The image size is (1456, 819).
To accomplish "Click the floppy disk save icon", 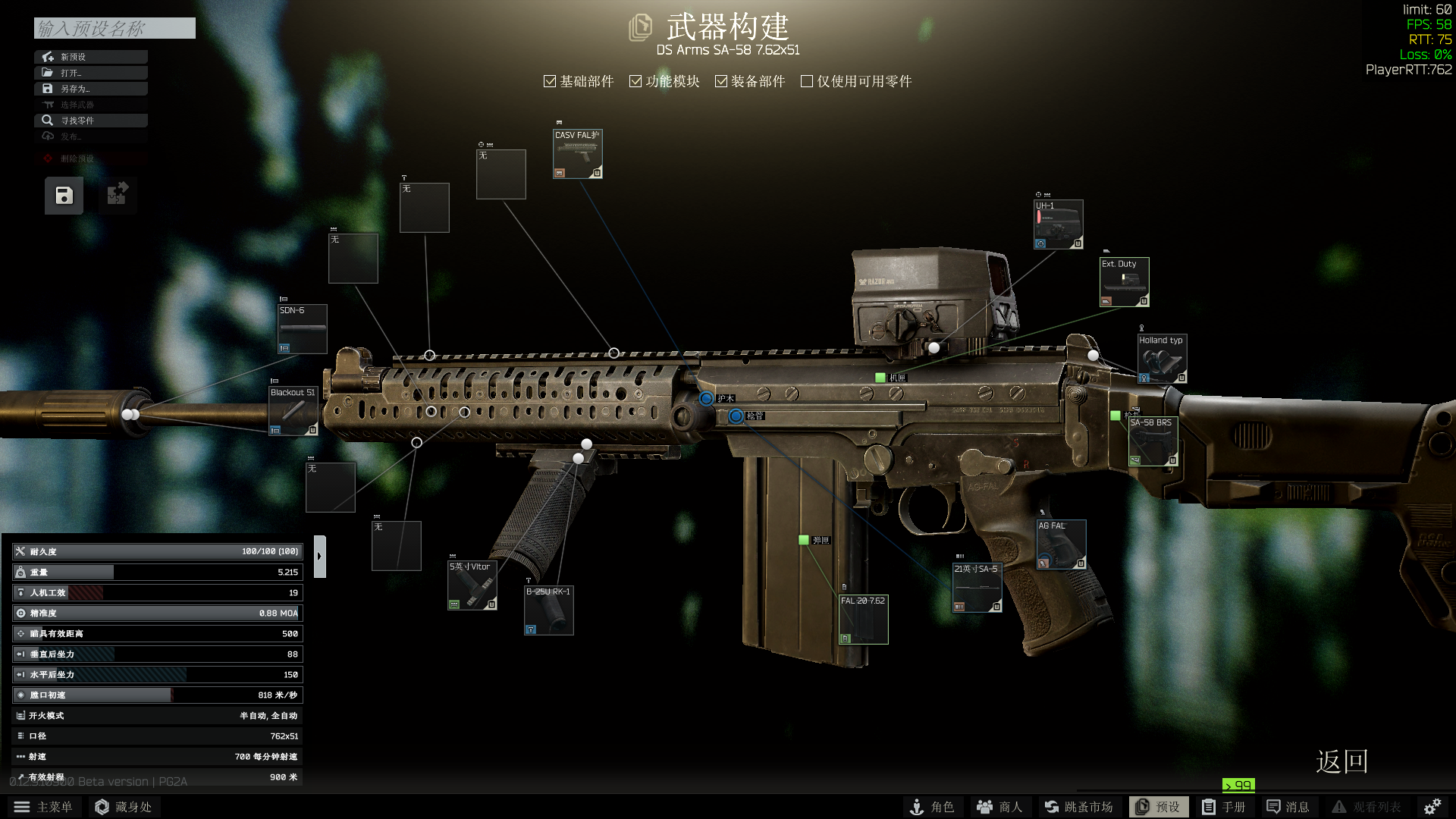I will 64,196.
